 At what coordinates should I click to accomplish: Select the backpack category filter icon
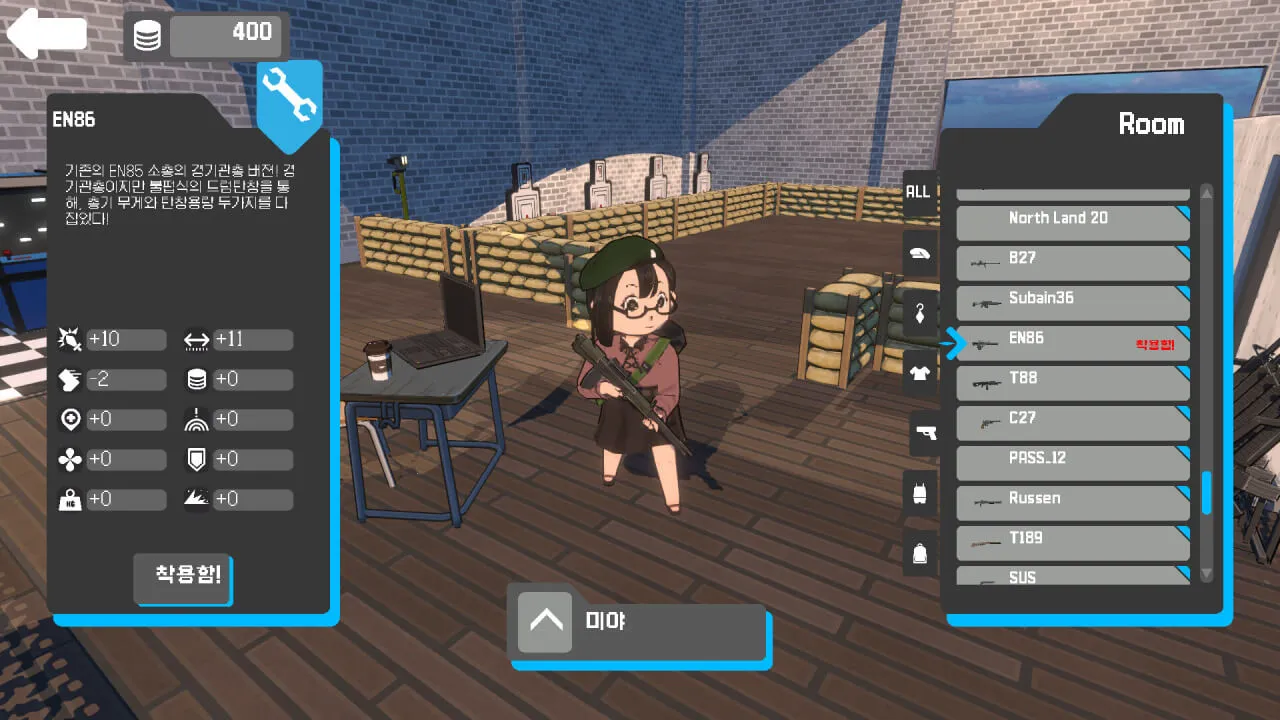point(920,553)
